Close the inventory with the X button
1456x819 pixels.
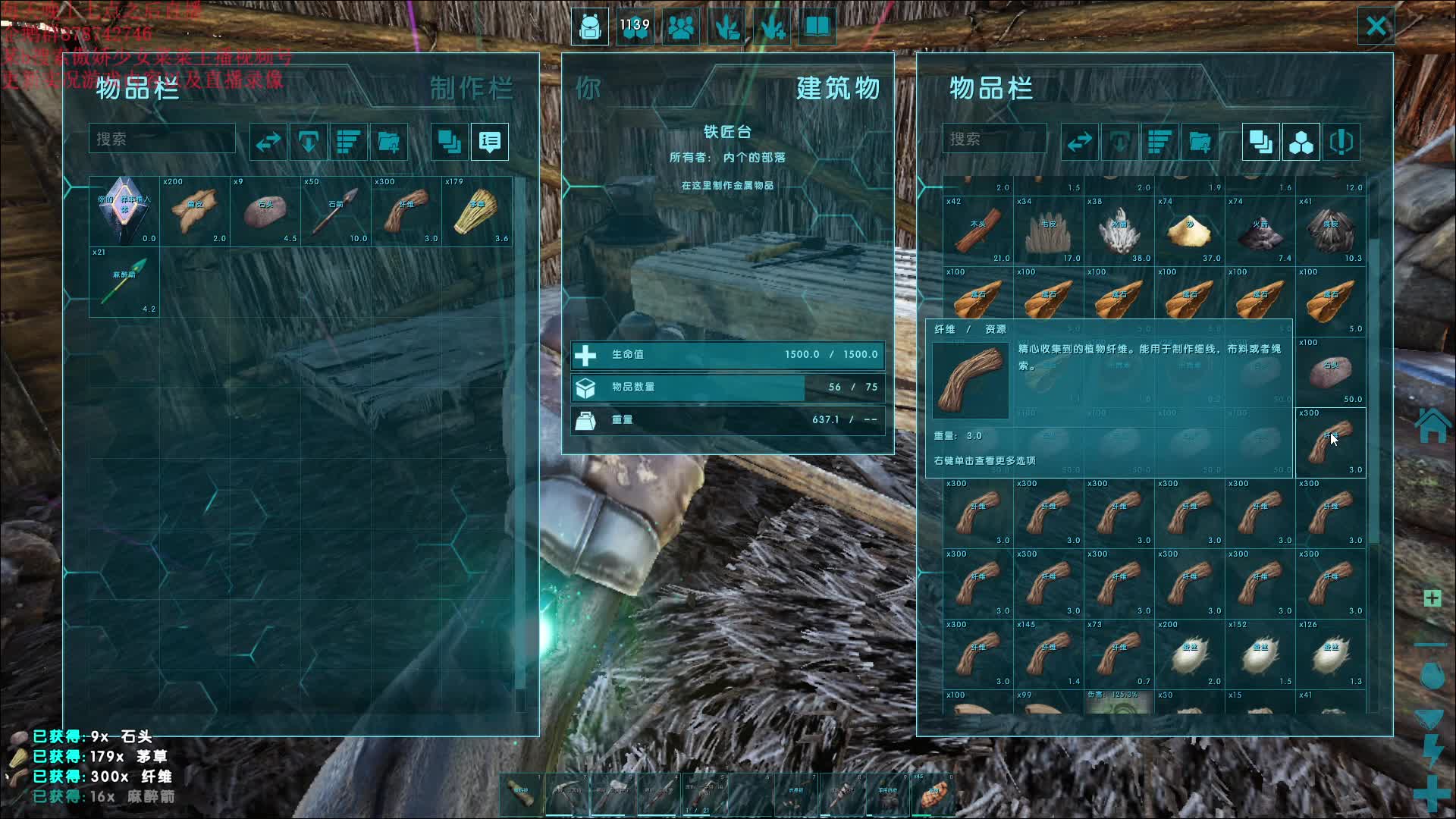[1376, 27]
